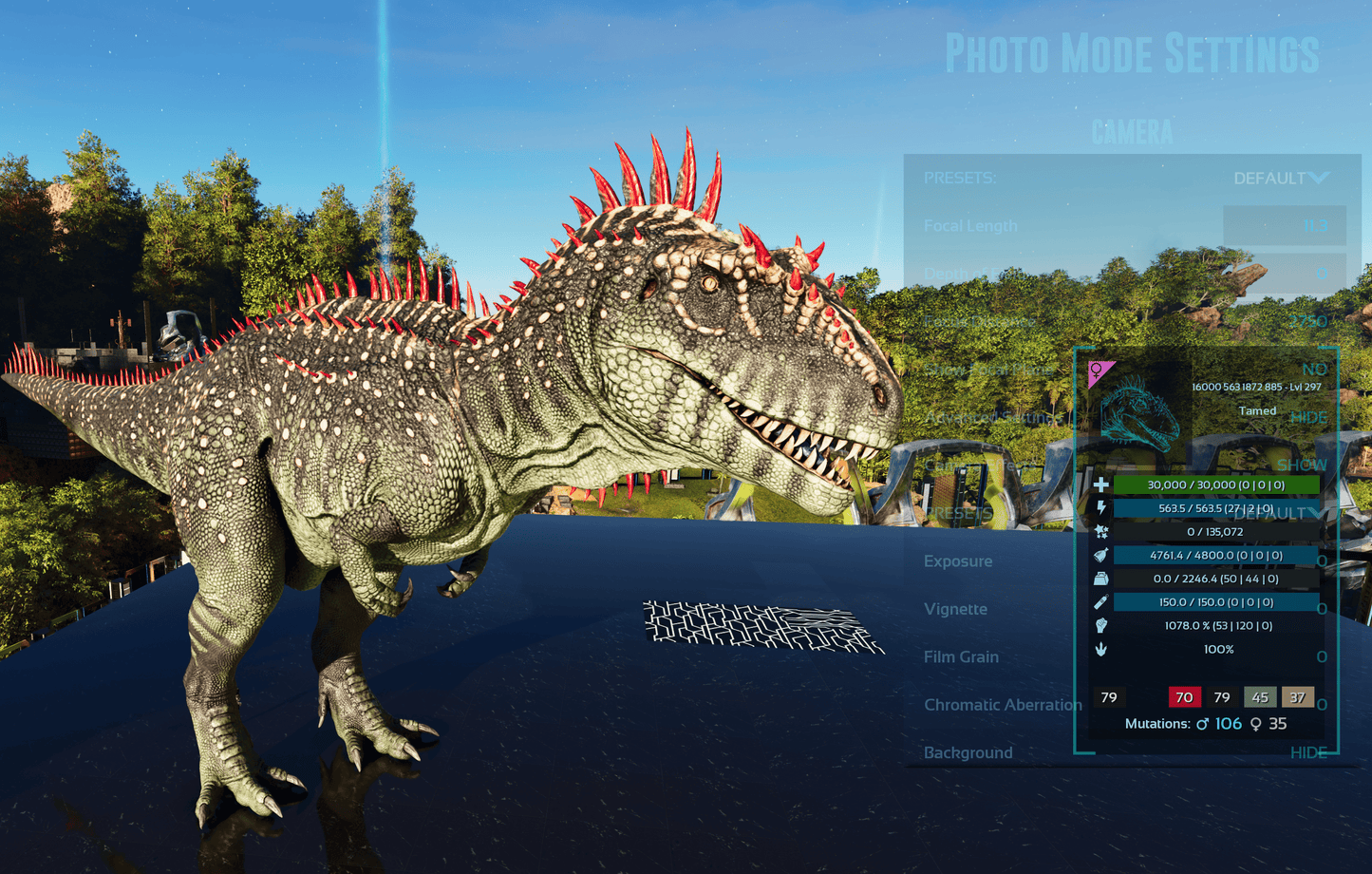Modify the Chromatic Aberration value
The image size is (1372, 874).
[x=1322, y=705]
